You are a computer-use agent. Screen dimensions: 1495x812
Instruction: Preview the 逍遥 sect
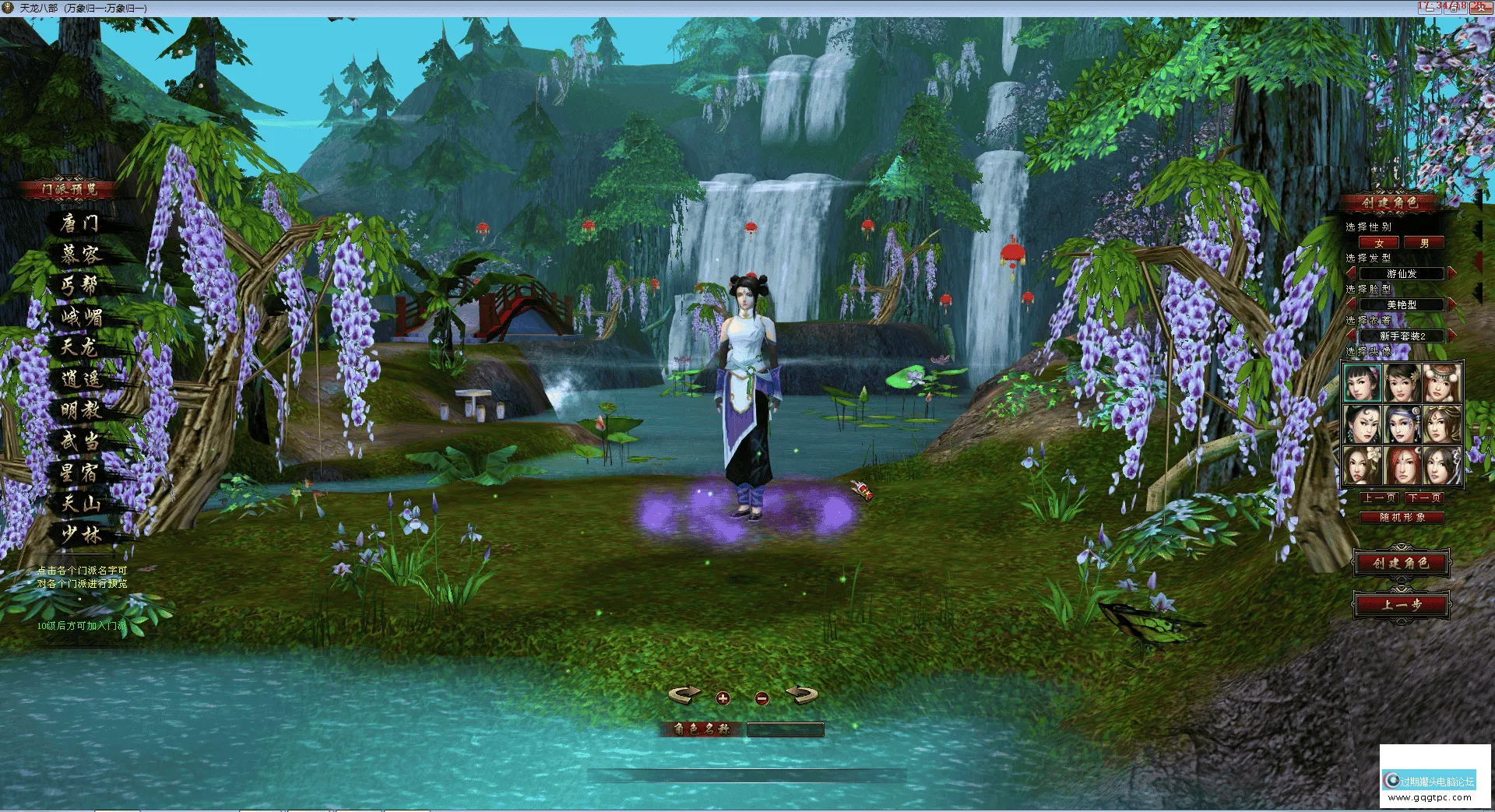pyautogui.click(x=82, y=379)
